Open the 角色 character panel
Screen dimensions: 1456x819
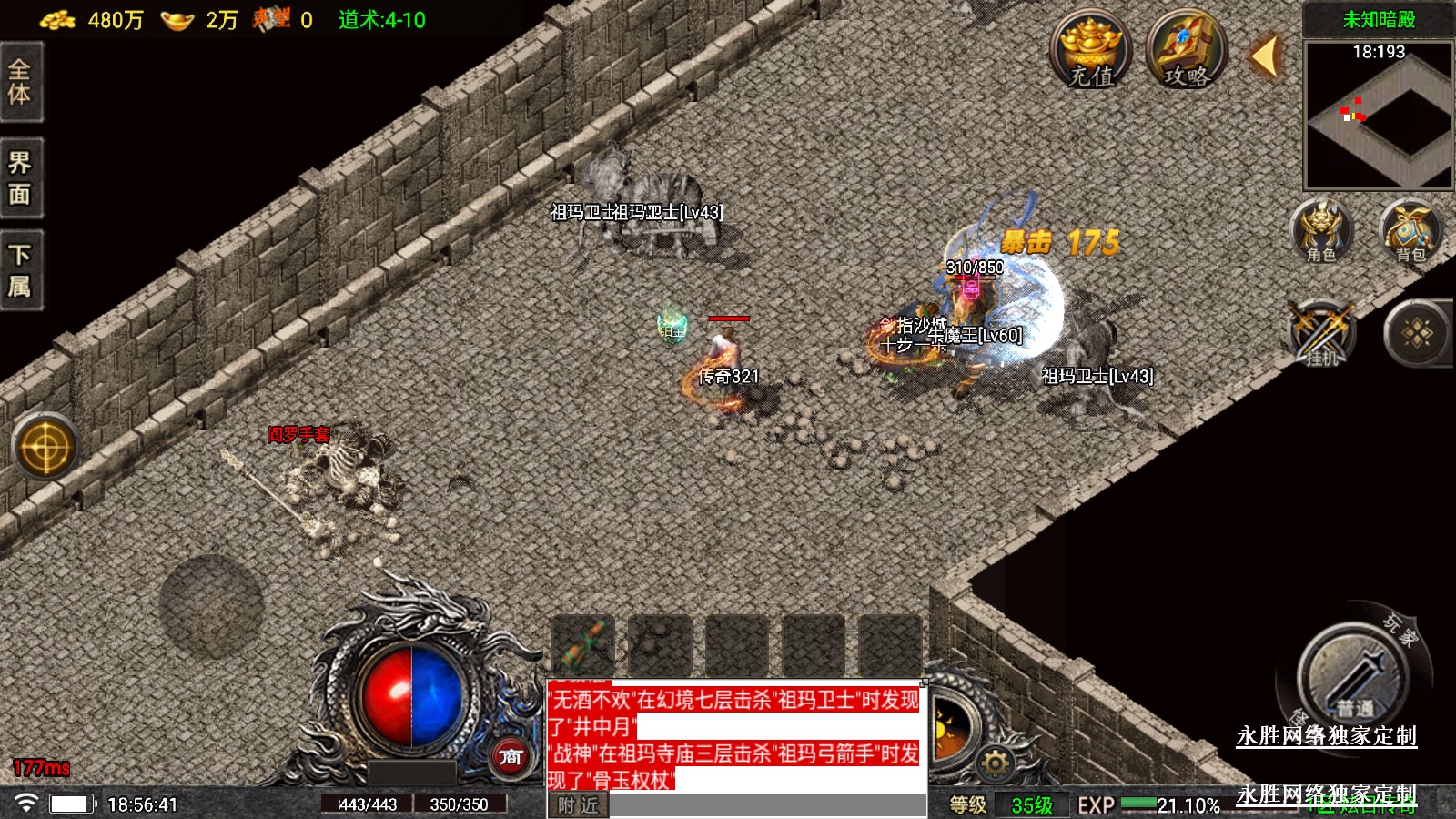tap(1321, 231)
